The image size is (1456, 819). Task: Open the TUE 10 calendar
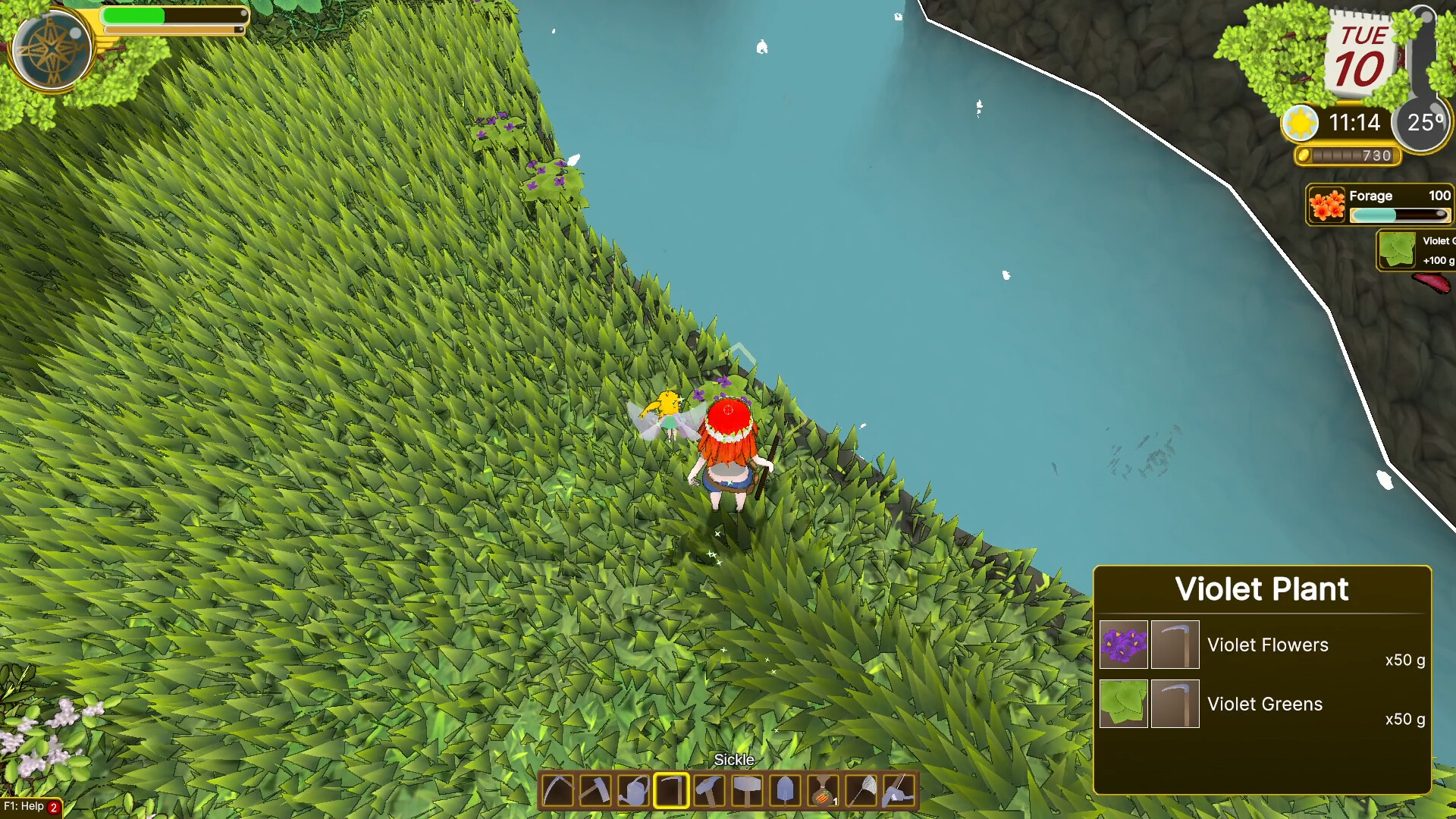[x=1361, y=53]
